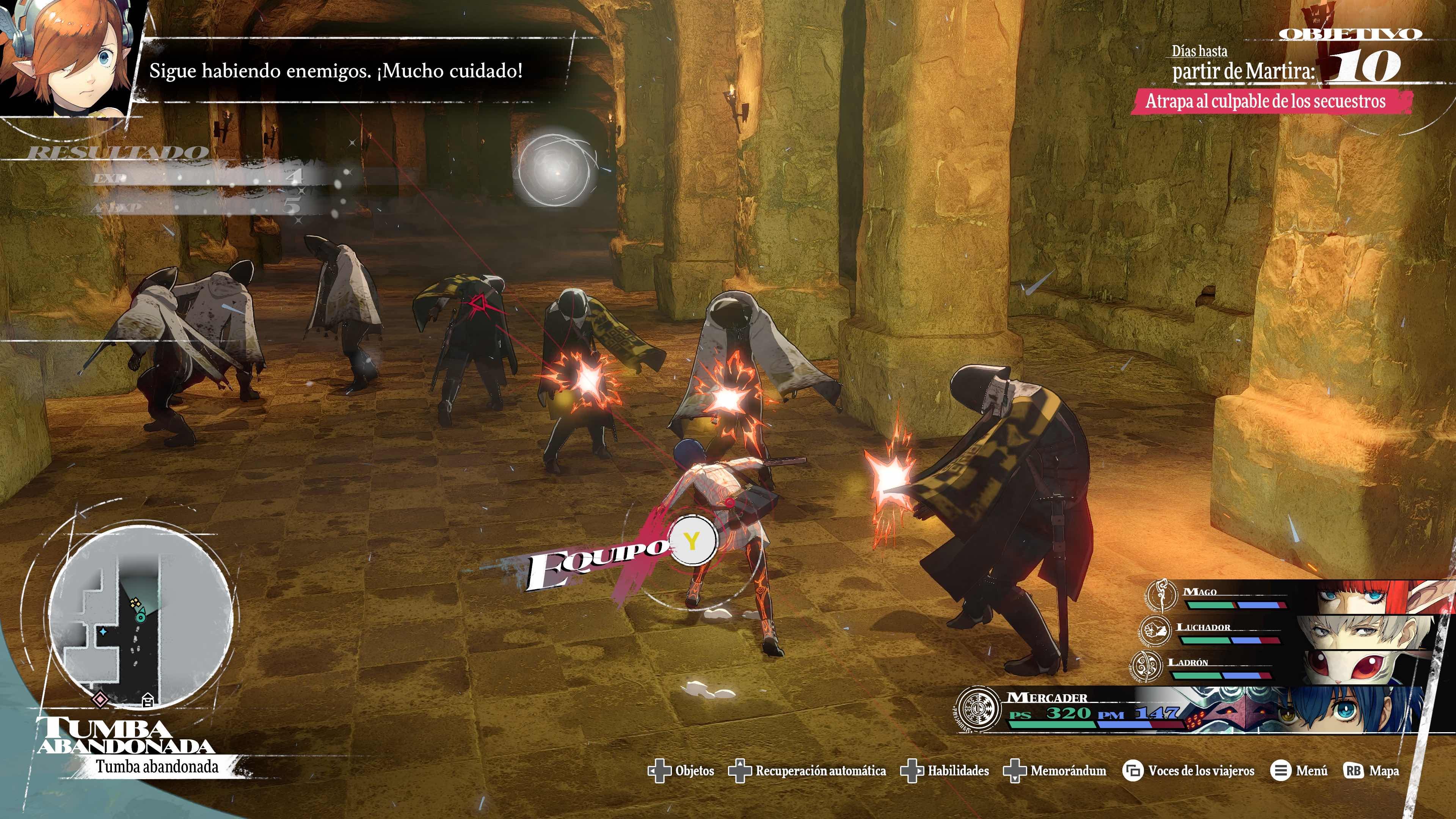Click the navigator fairy portrait
The image size is (1456, 819).
point(68,56)
